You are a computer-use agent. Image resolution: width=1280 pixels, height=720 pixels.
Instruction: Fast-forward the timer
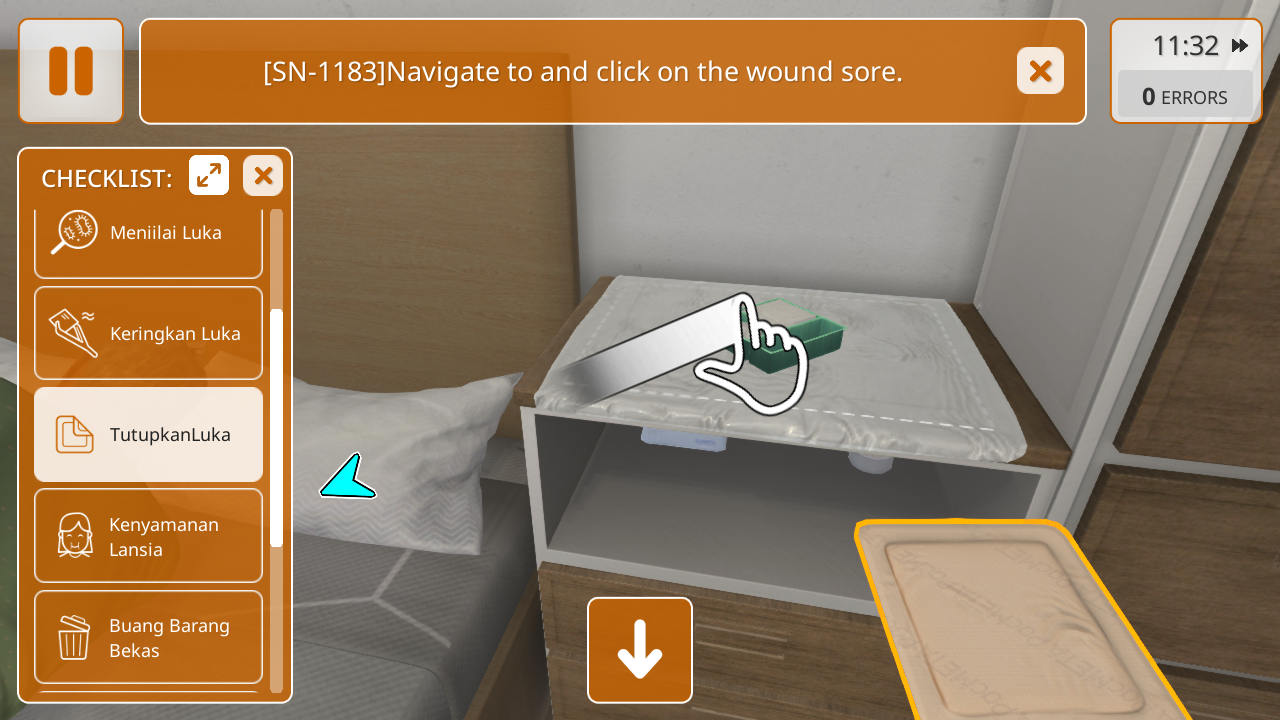point(1240,46)
